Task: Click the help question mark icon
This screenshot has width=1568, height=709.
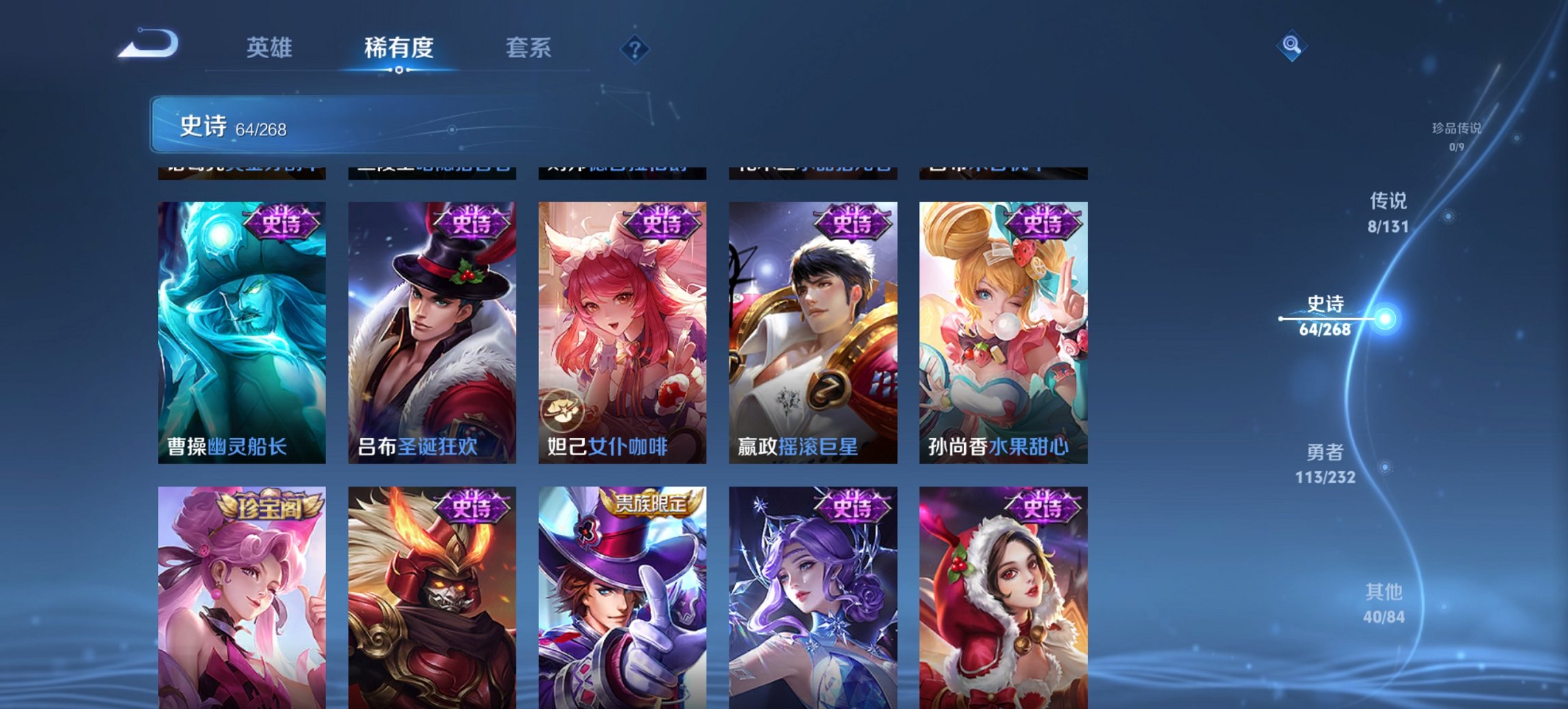Action: click(x=635, y=48)
